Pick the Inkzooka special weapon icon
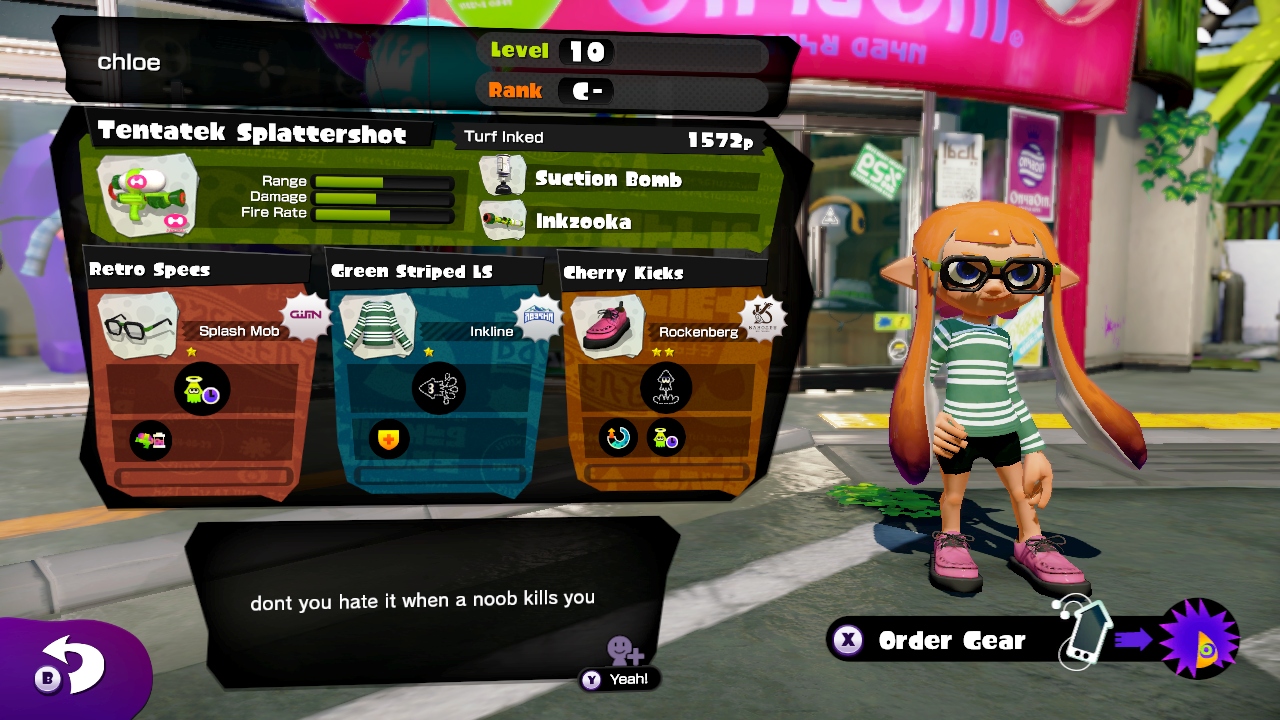 coord(503,220)
